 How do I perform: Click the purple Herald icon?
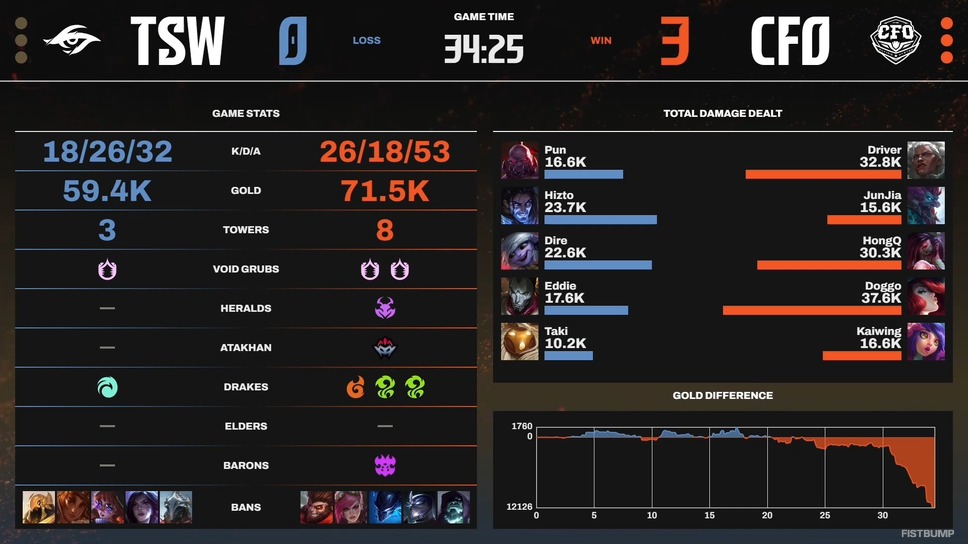pyautogui.click(x=384, y=308)
